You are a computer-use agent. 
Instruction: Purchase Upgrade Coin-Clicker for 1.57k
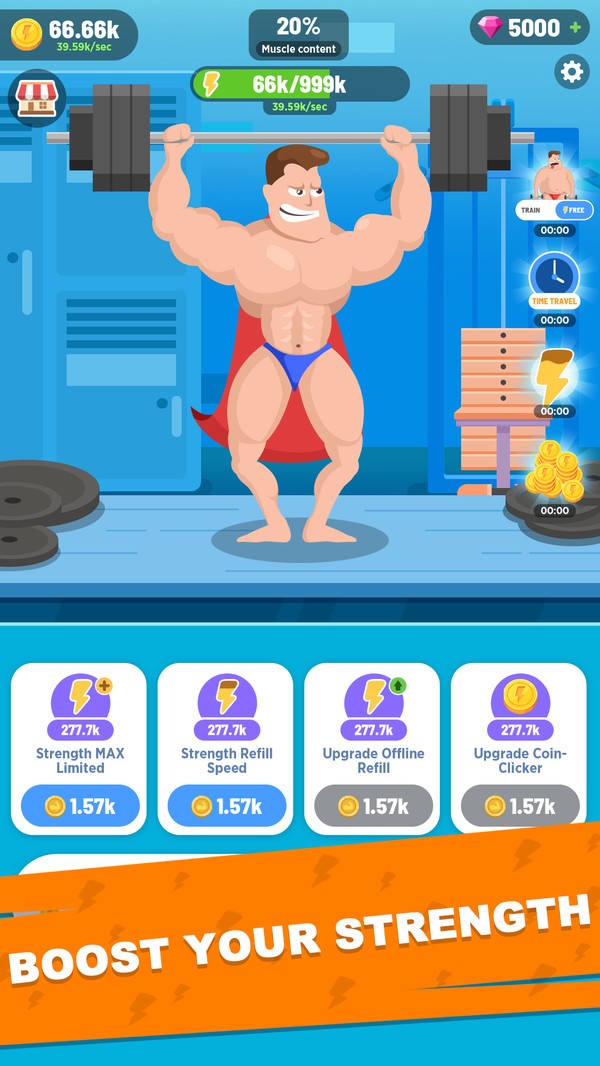coord(520,806)
